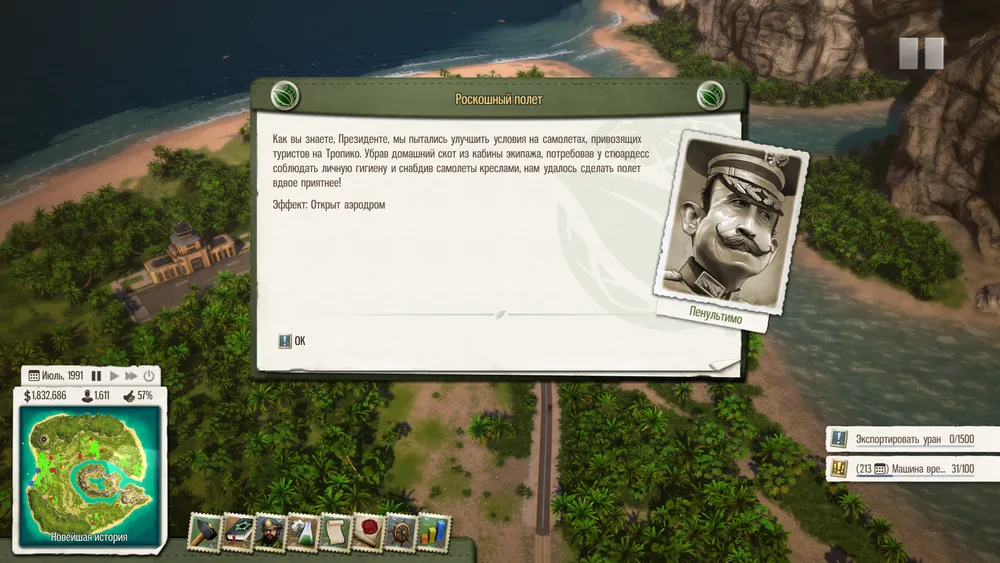
Task: Click the treasury money amount
Action: [x=46, y=396]
